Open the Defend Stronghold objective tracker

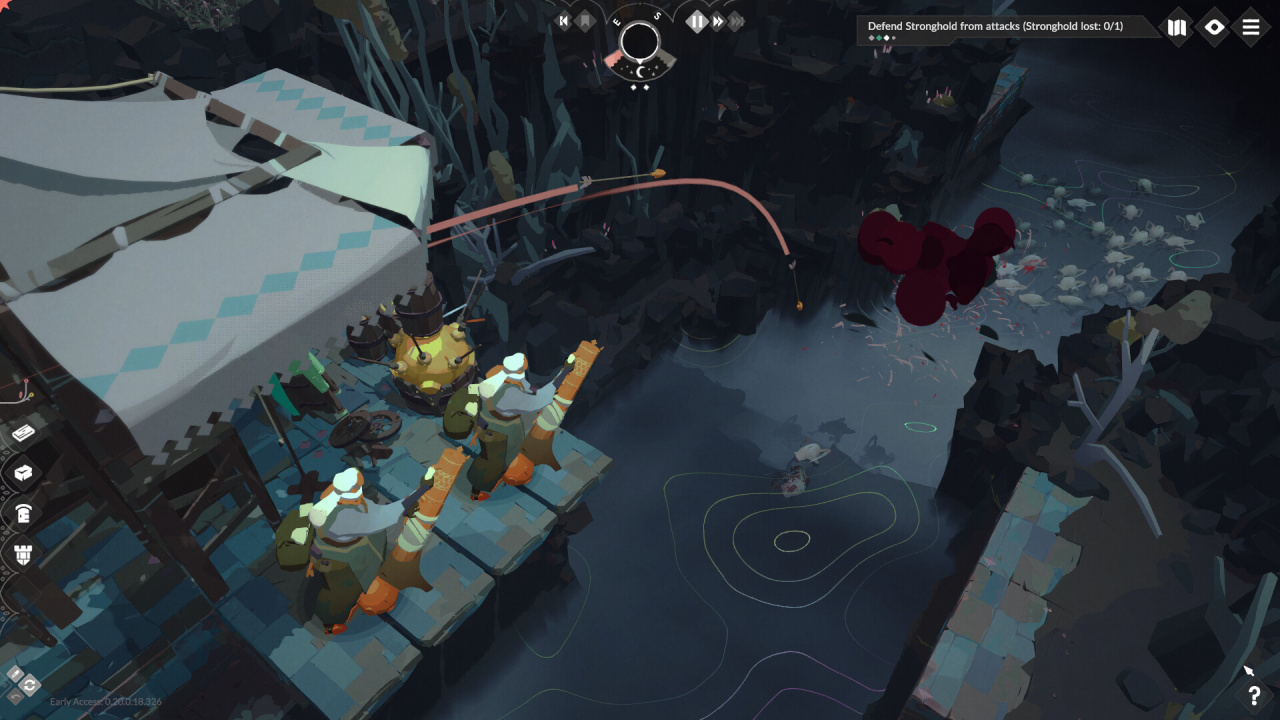[995, 27]
